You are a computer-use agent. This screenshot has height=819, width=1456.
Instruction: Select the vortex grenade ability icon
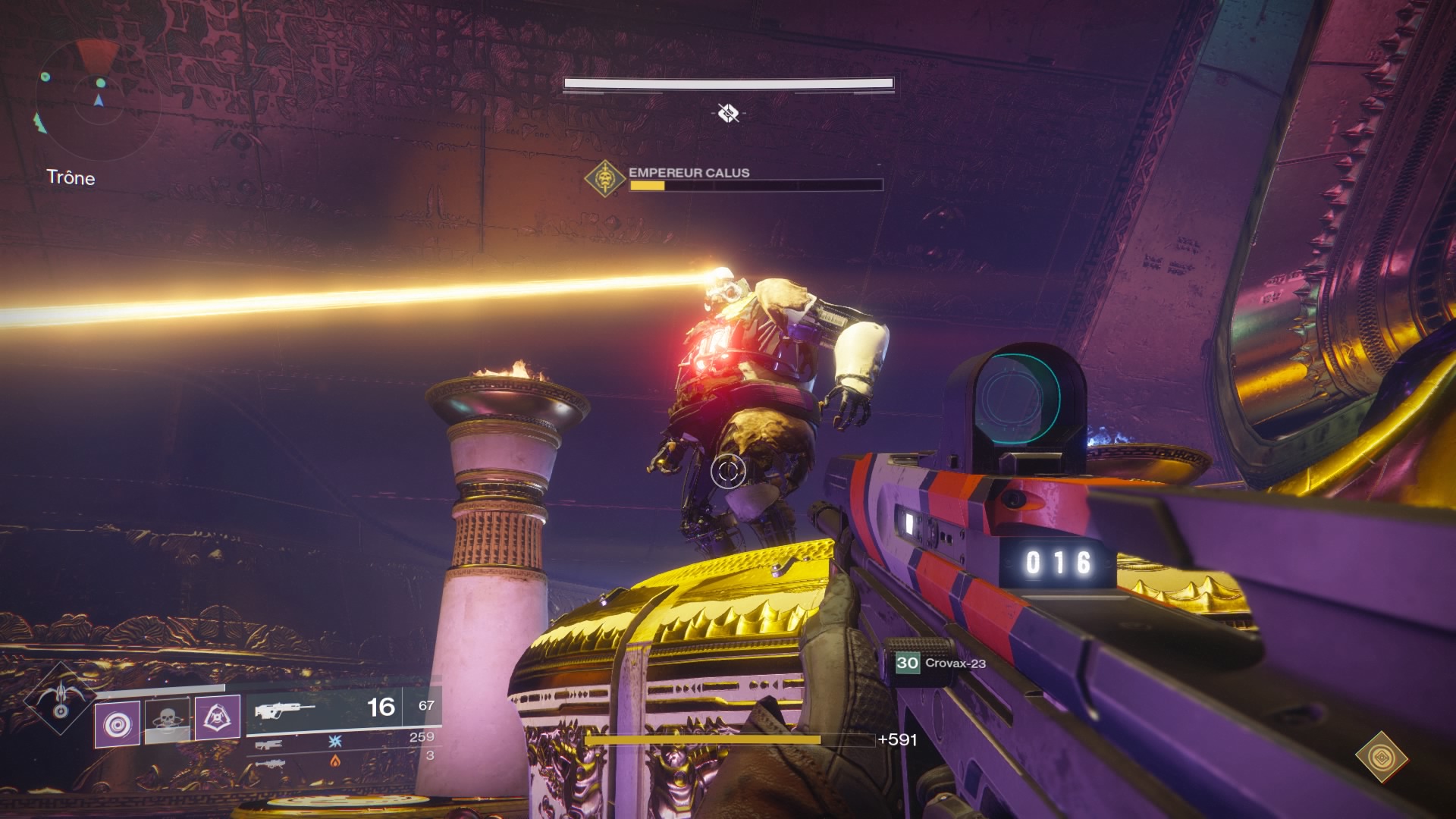point(118,723)
